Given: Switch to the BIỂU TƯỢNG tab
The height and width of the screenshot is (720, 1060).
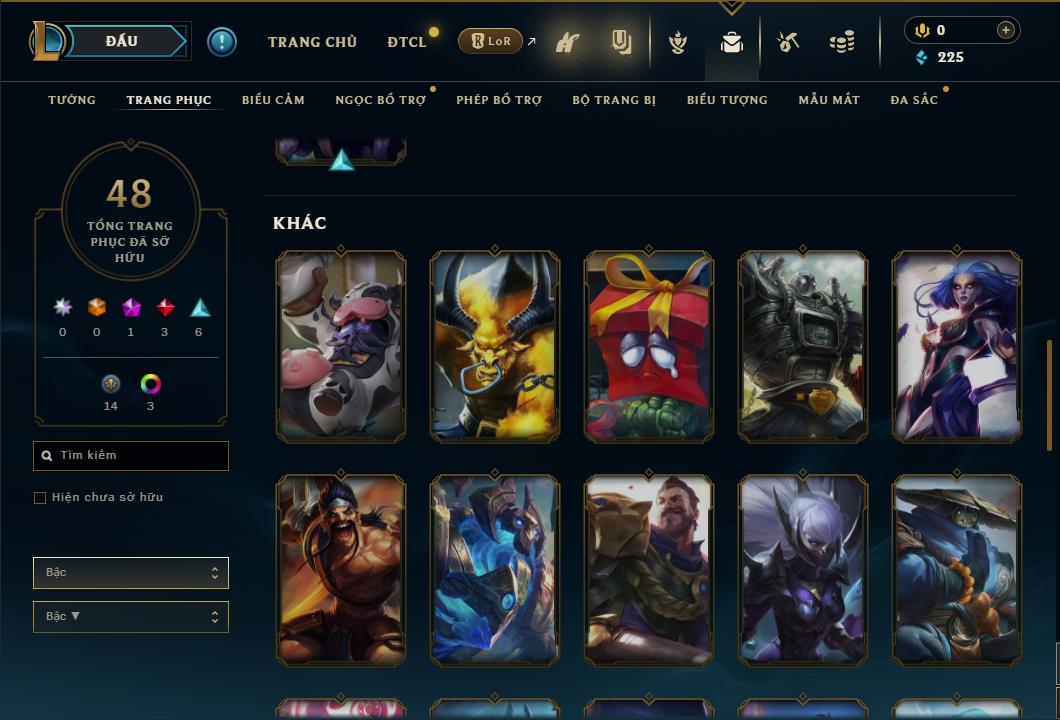Looking at the screenshot, I should point(727,100).
